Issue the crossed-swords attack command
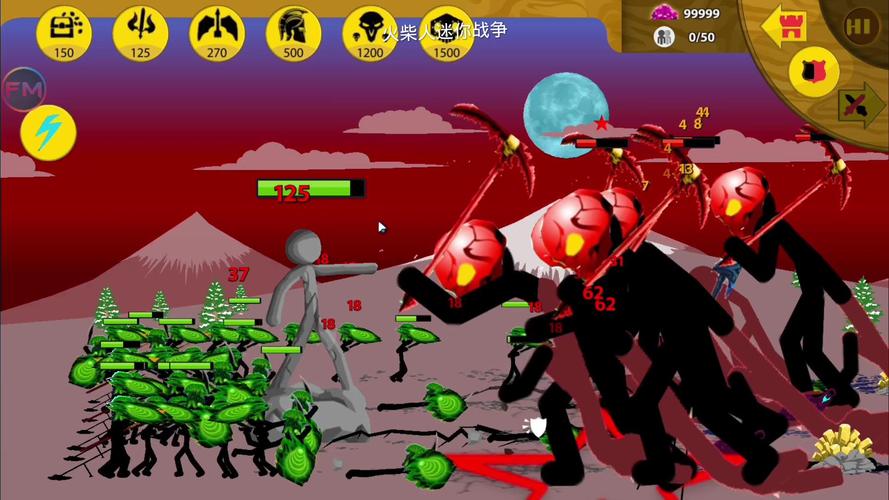This screenshot has width=889, height=500. tap(859, 104)
